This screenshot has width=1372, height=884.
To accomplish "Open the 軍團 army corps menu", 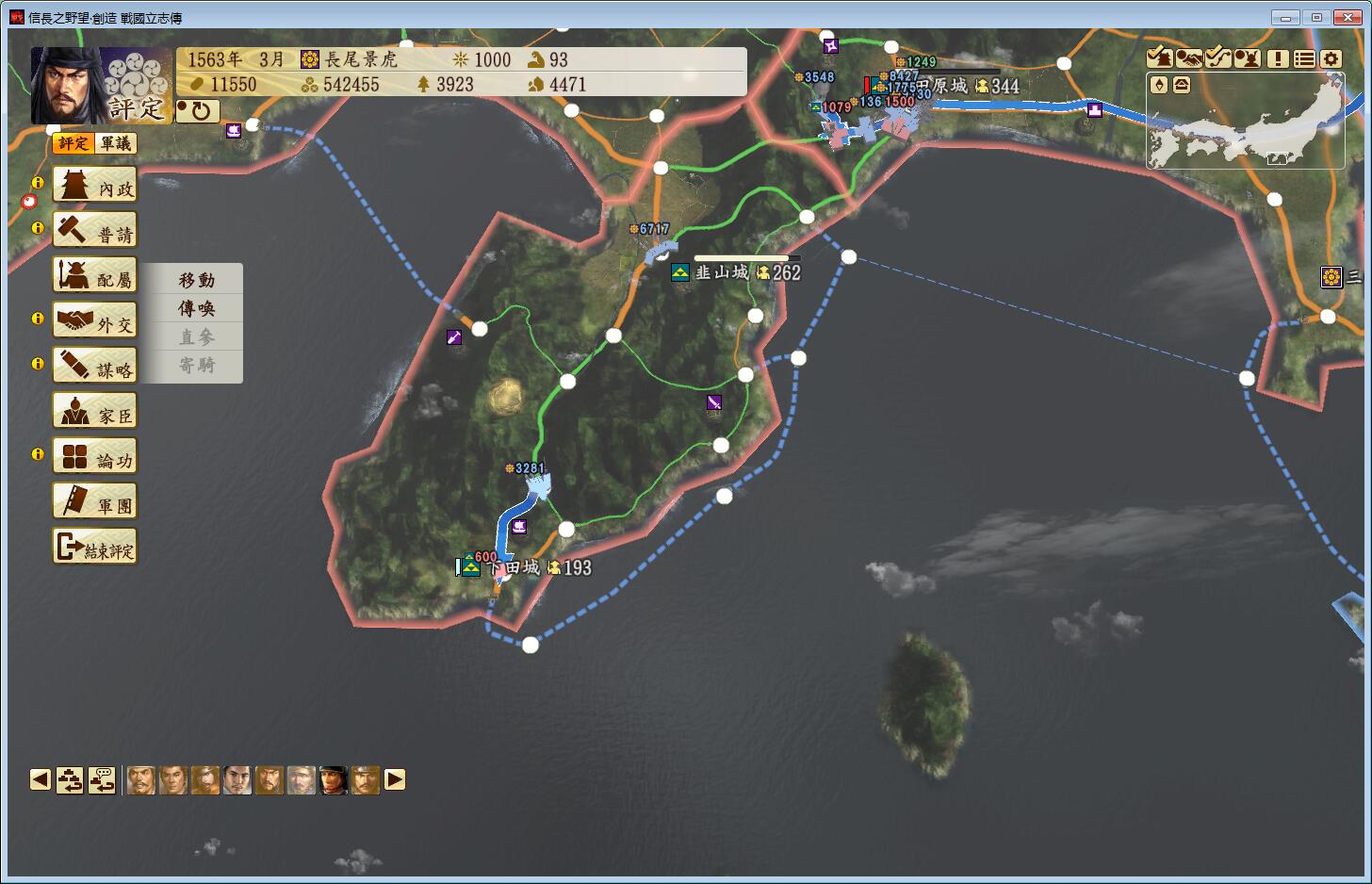I will [95, 502].
